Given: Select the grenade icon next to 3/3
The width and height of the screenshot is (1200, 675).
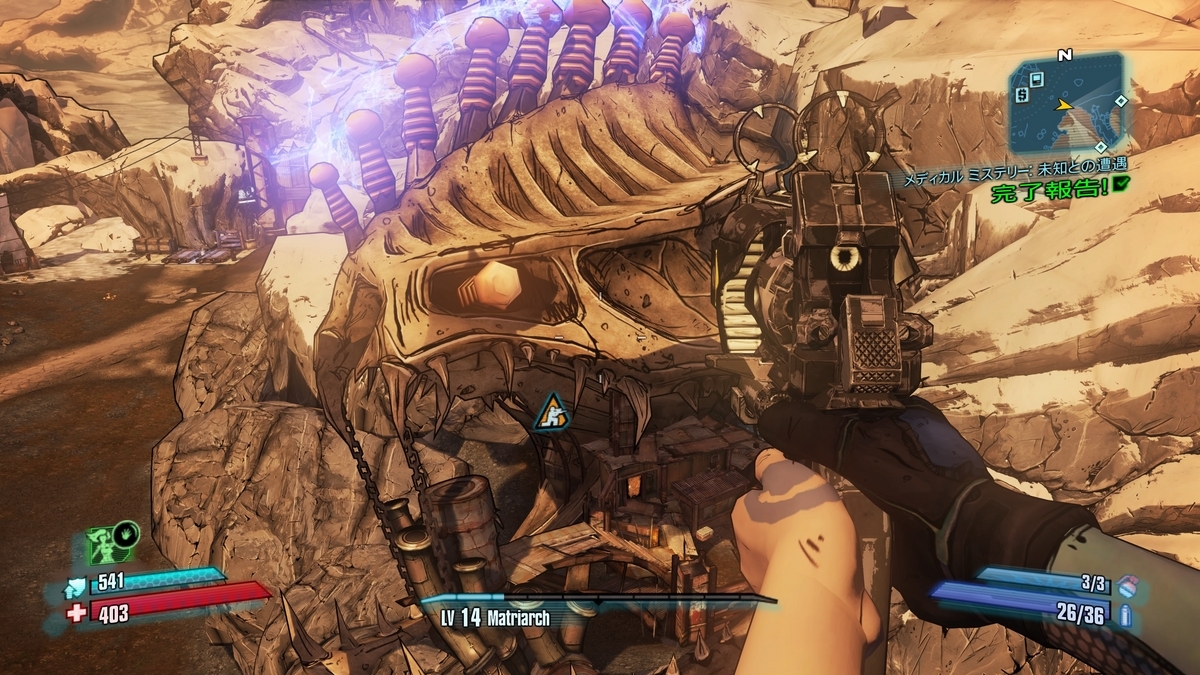Looking at the screenshot, I should pos(1127,583).
